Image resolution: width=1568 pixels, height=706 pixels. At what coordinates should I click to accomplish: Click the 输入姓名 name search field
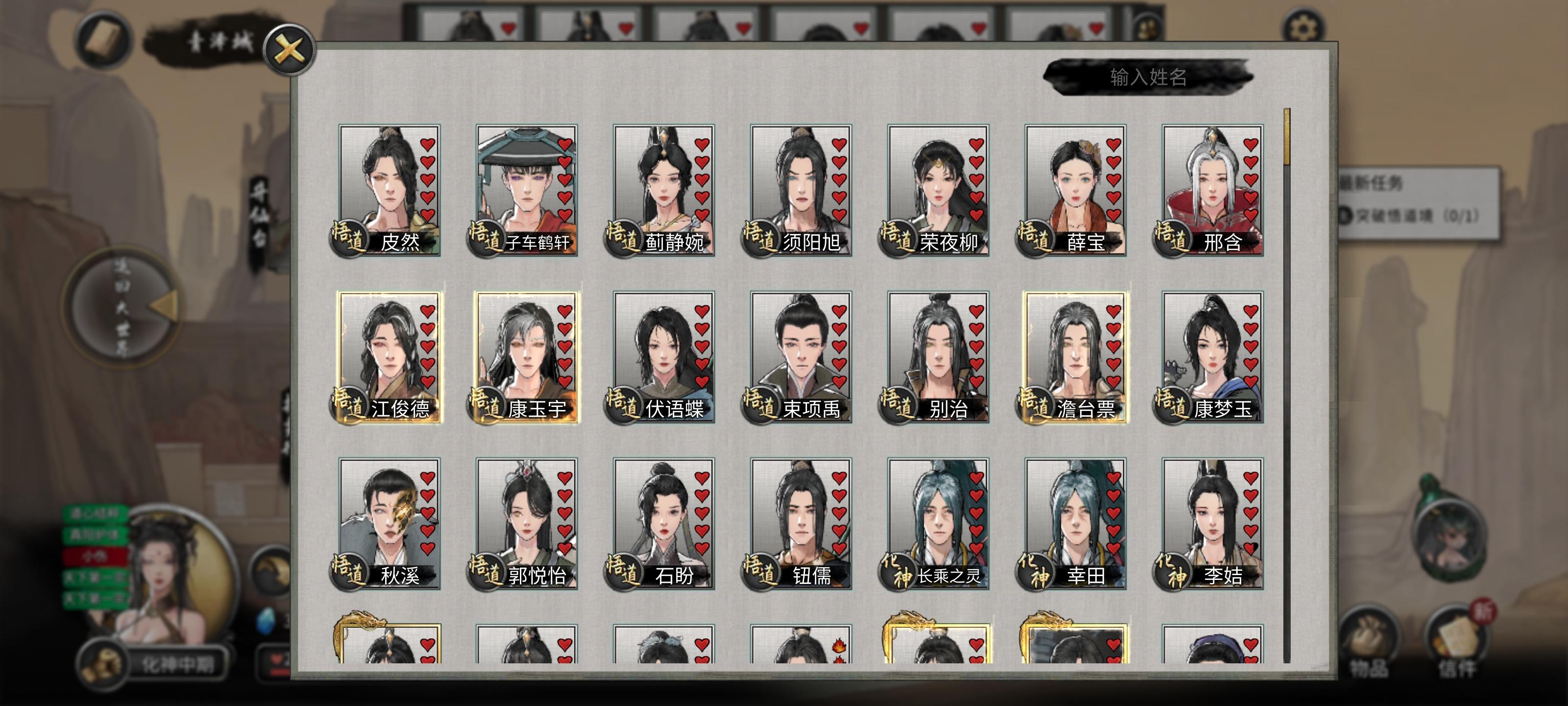pos(1152,77)
